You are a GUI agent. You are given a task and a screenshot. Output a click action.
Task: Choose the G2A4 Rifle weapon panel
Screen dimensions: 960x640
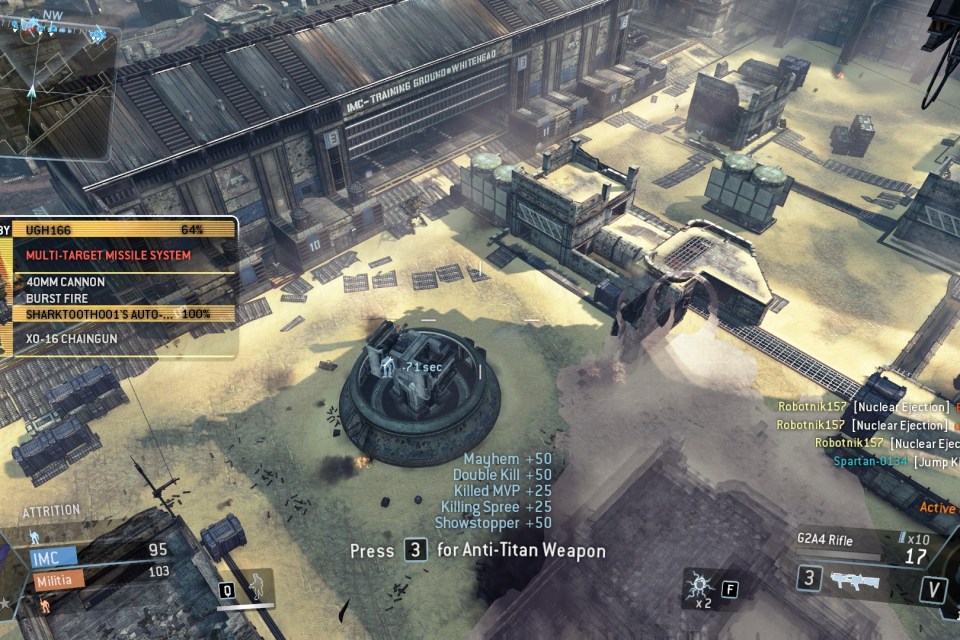tap(860, 547)
